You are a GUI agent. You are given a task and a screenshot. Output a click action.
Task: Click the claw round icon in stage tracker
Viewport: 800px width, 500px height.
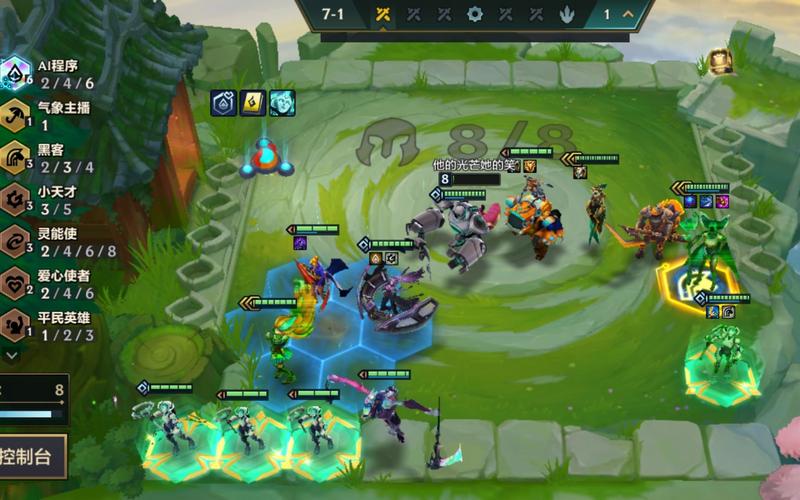568,14
